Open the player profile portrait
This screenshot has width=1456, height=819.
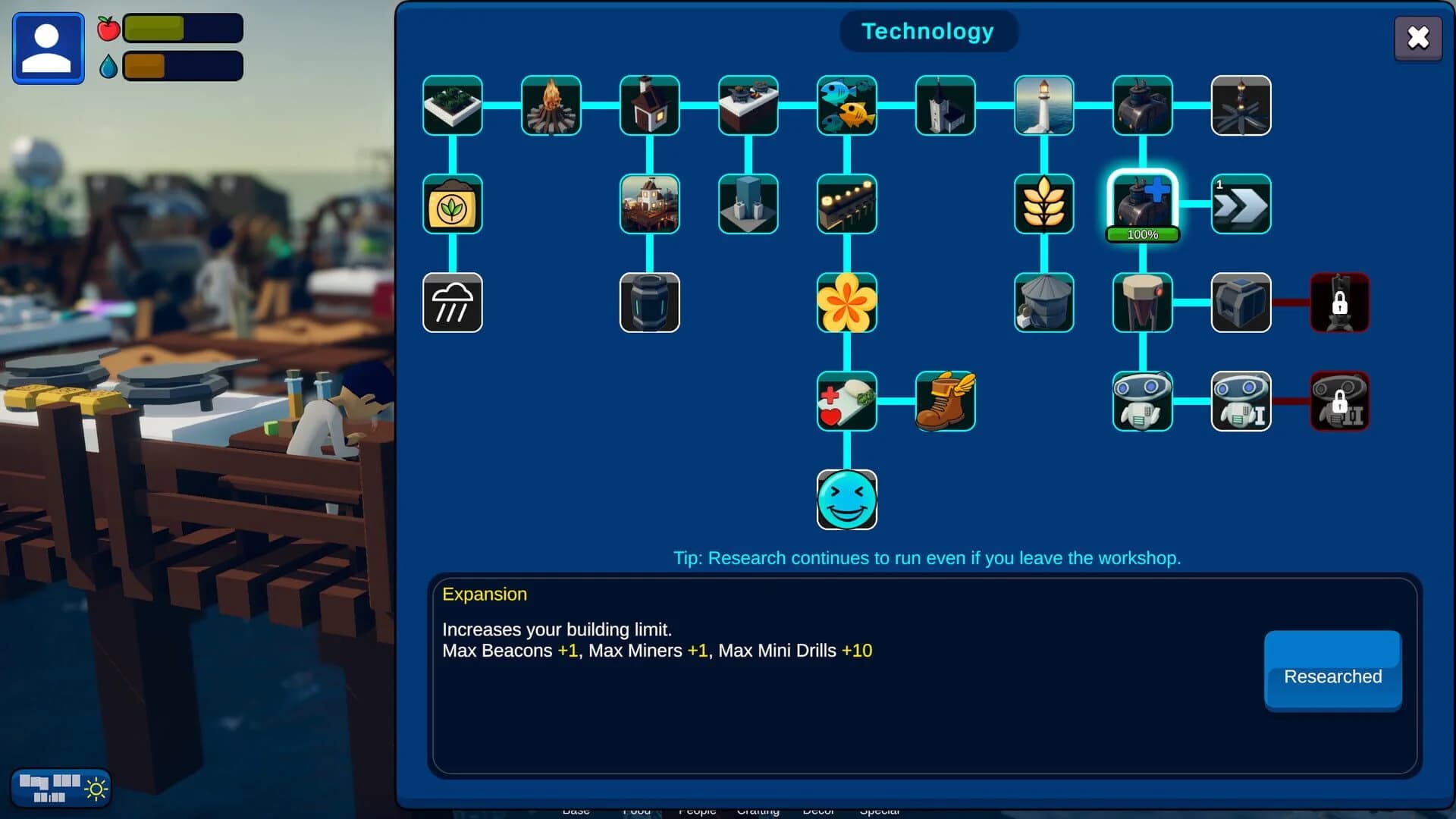click(x=48, y=47)
